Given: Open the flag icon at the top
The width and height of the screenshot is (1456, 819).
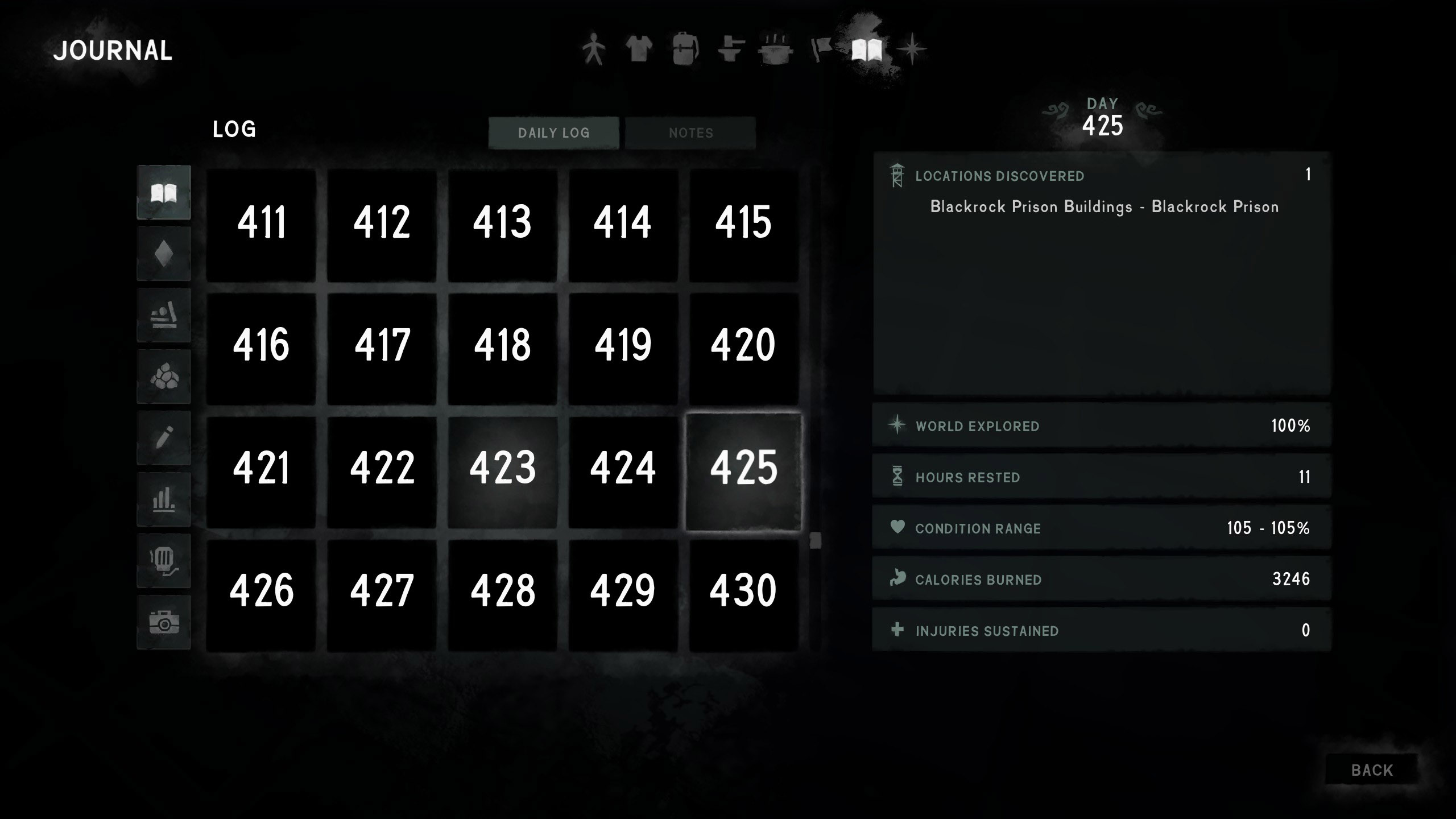Looking at the screenshot, I should (821, 49).
